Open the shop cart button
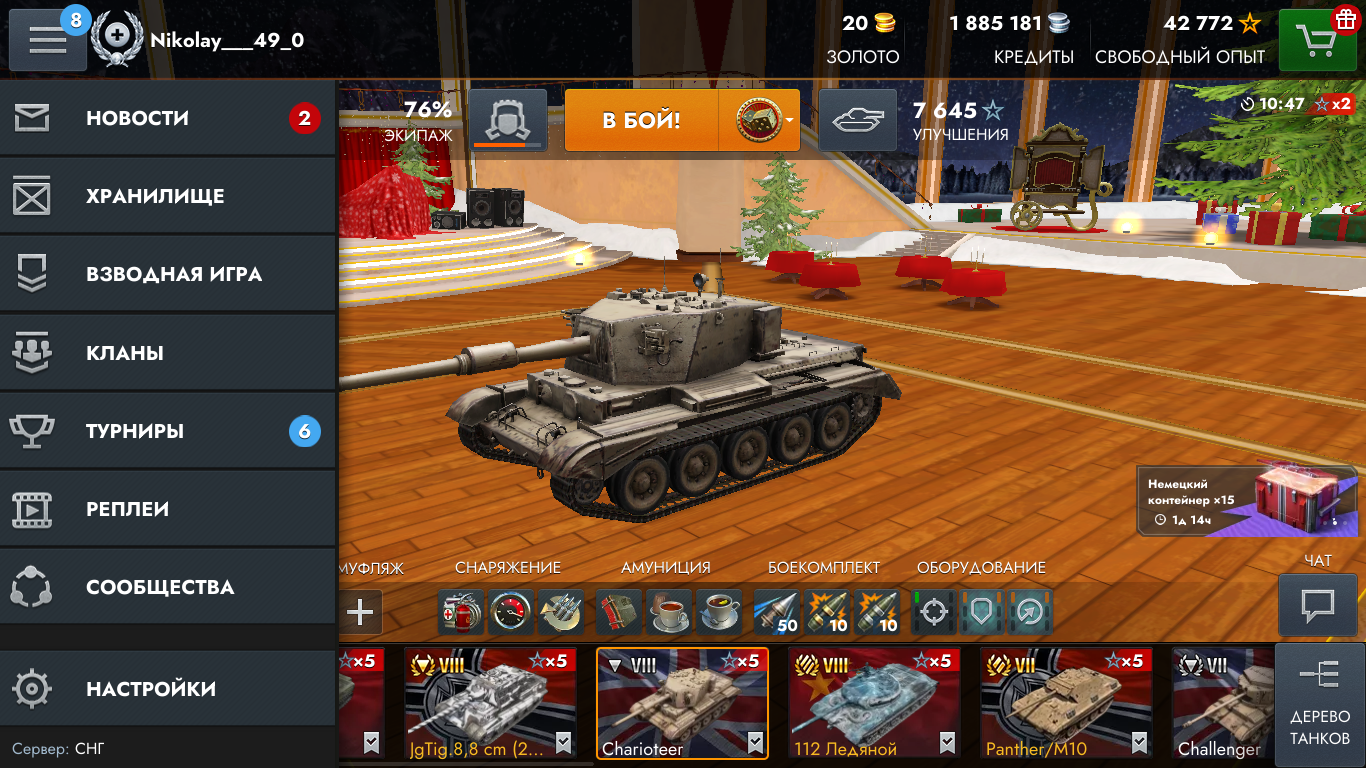 point(1317,40)
